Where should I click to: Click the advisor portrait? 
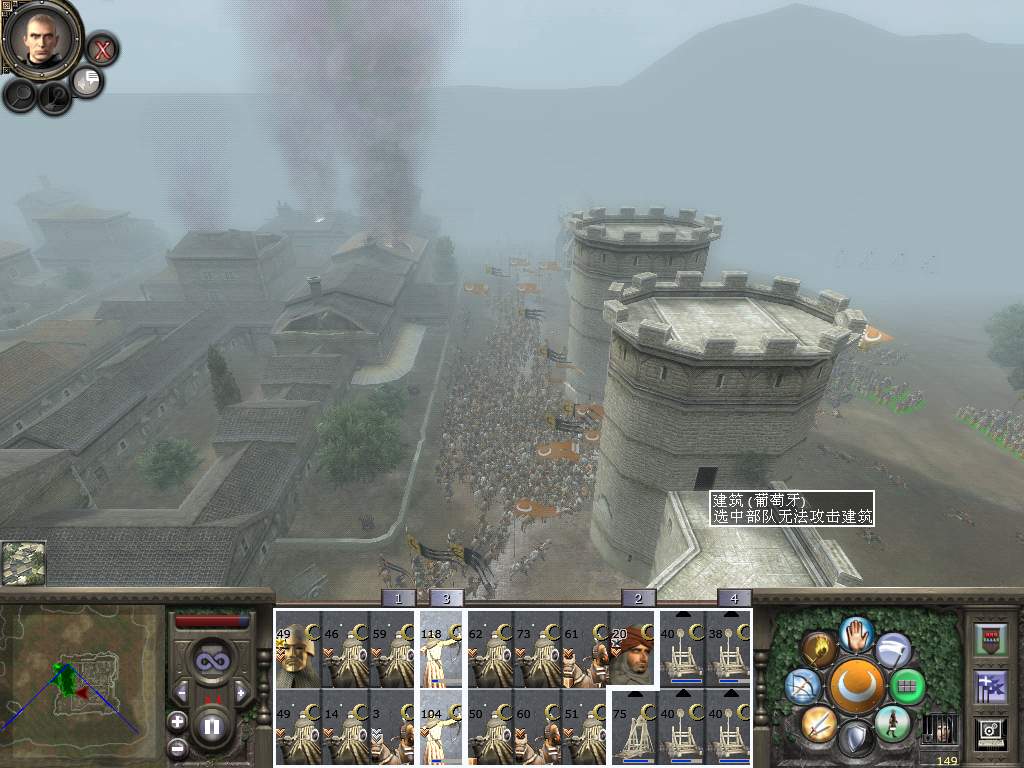[42, 37]
